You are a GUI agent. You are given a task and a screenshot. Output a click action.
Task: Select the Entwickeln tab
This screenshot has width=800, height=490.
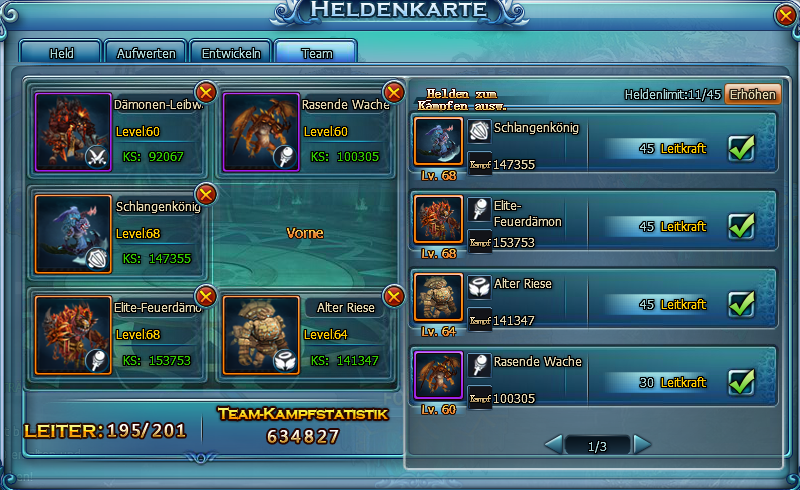click(232, 52)
